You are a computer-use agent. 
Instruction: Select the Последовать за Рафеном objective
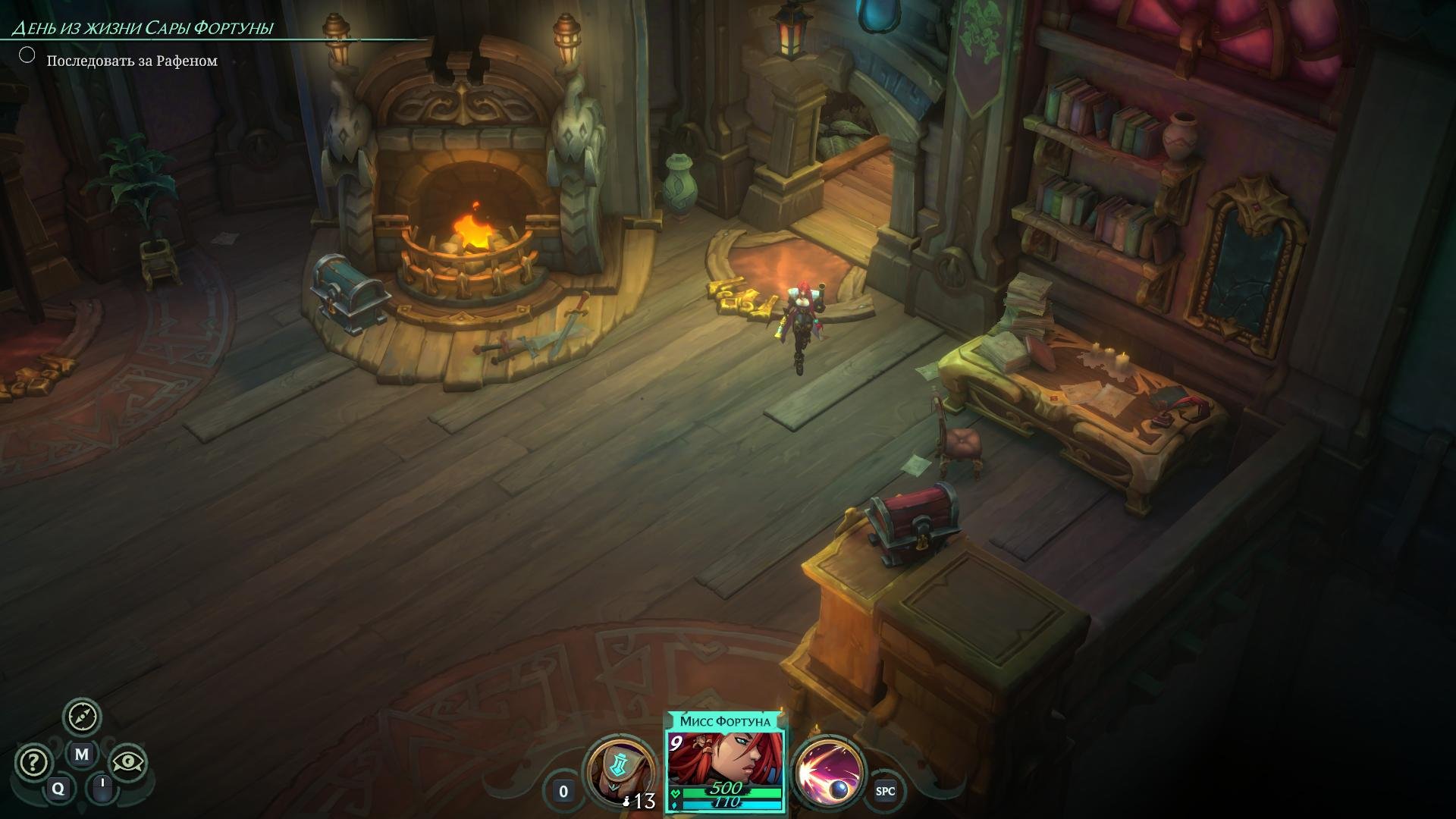pos(131,61)
